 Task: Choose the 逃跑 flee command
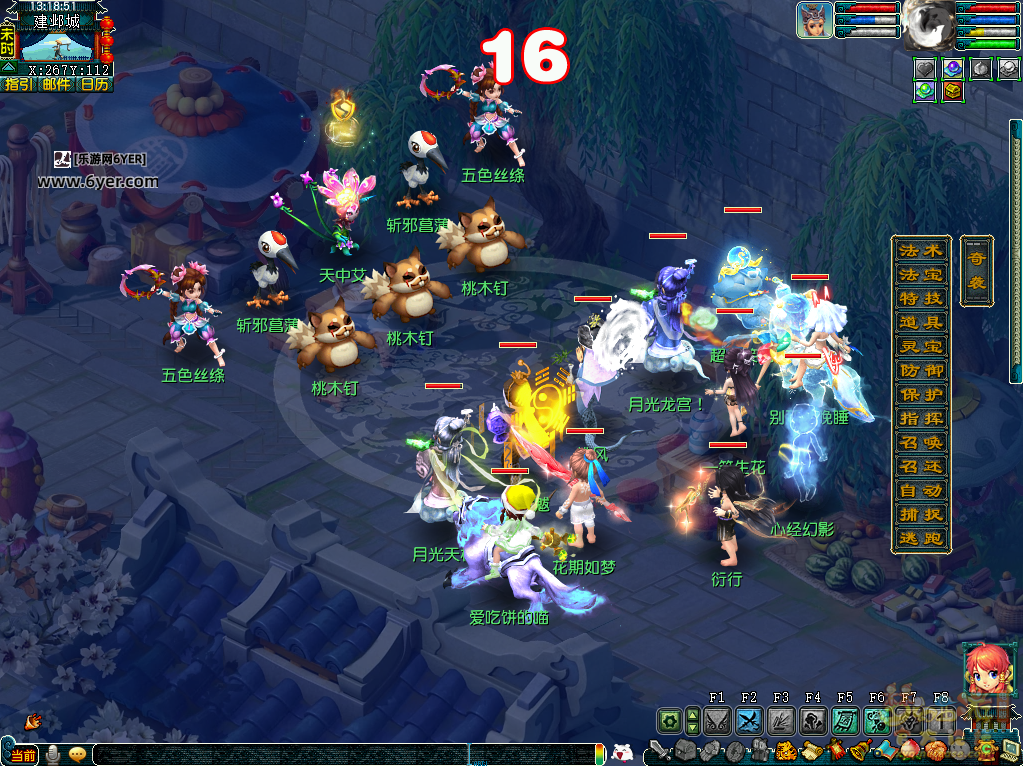tap(921, 538)
